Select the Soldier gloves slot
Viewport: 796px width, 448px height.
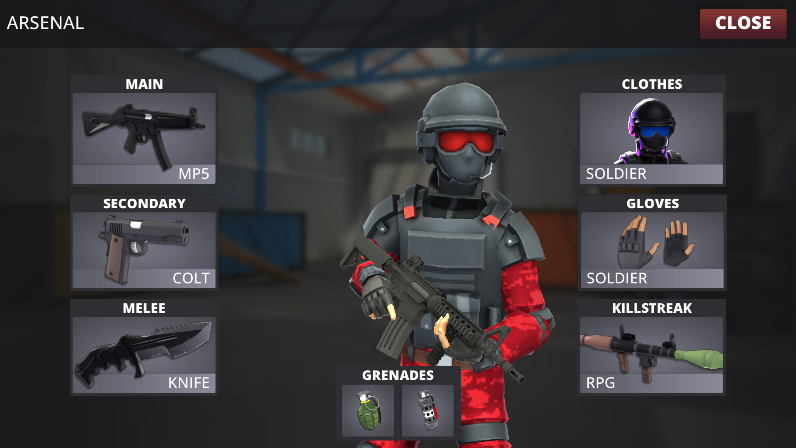click(x=651, y=250)
